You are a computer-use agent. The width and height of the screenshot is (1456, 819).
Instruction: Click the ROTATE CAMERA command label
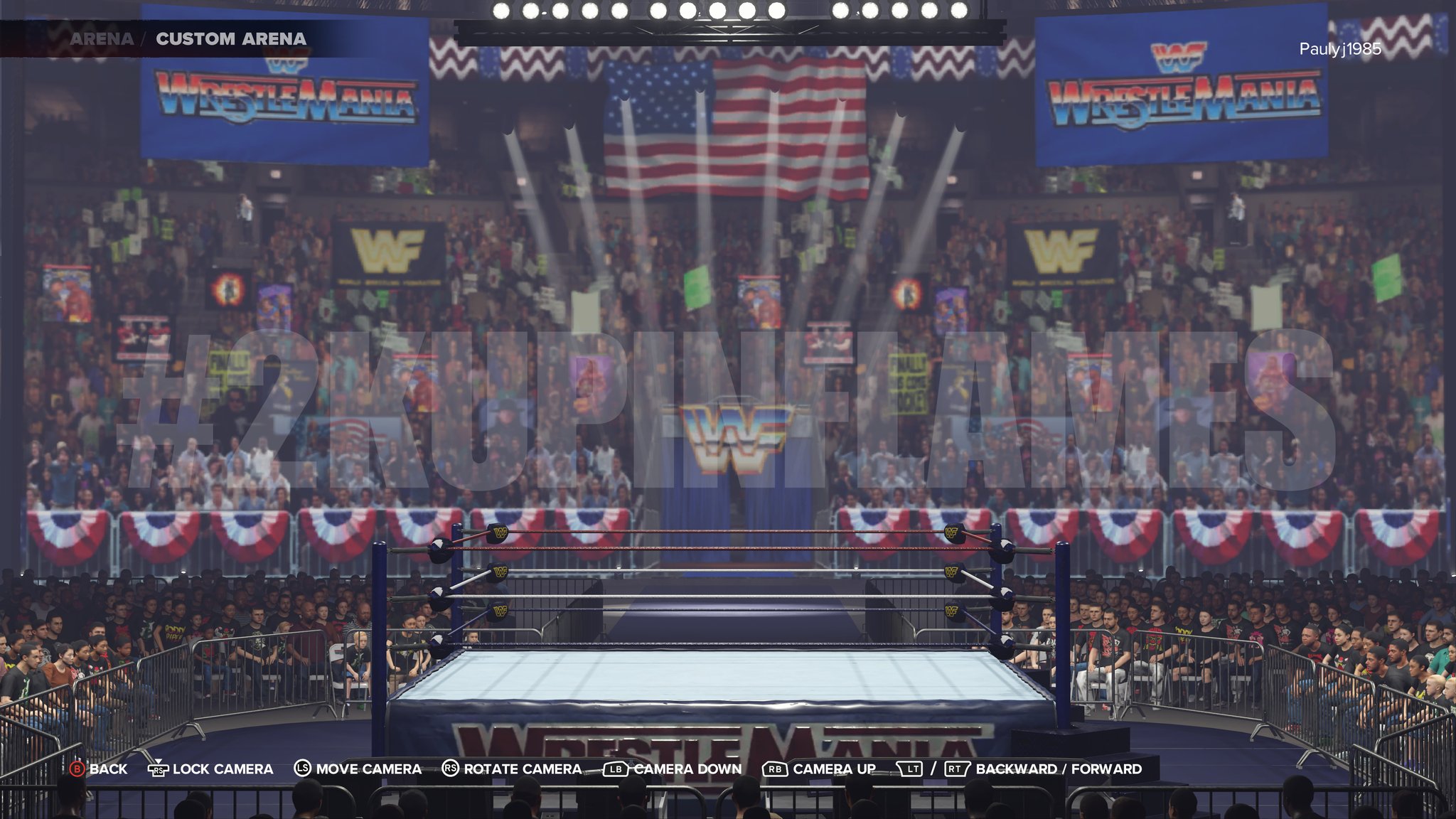(x=523, y=770)
